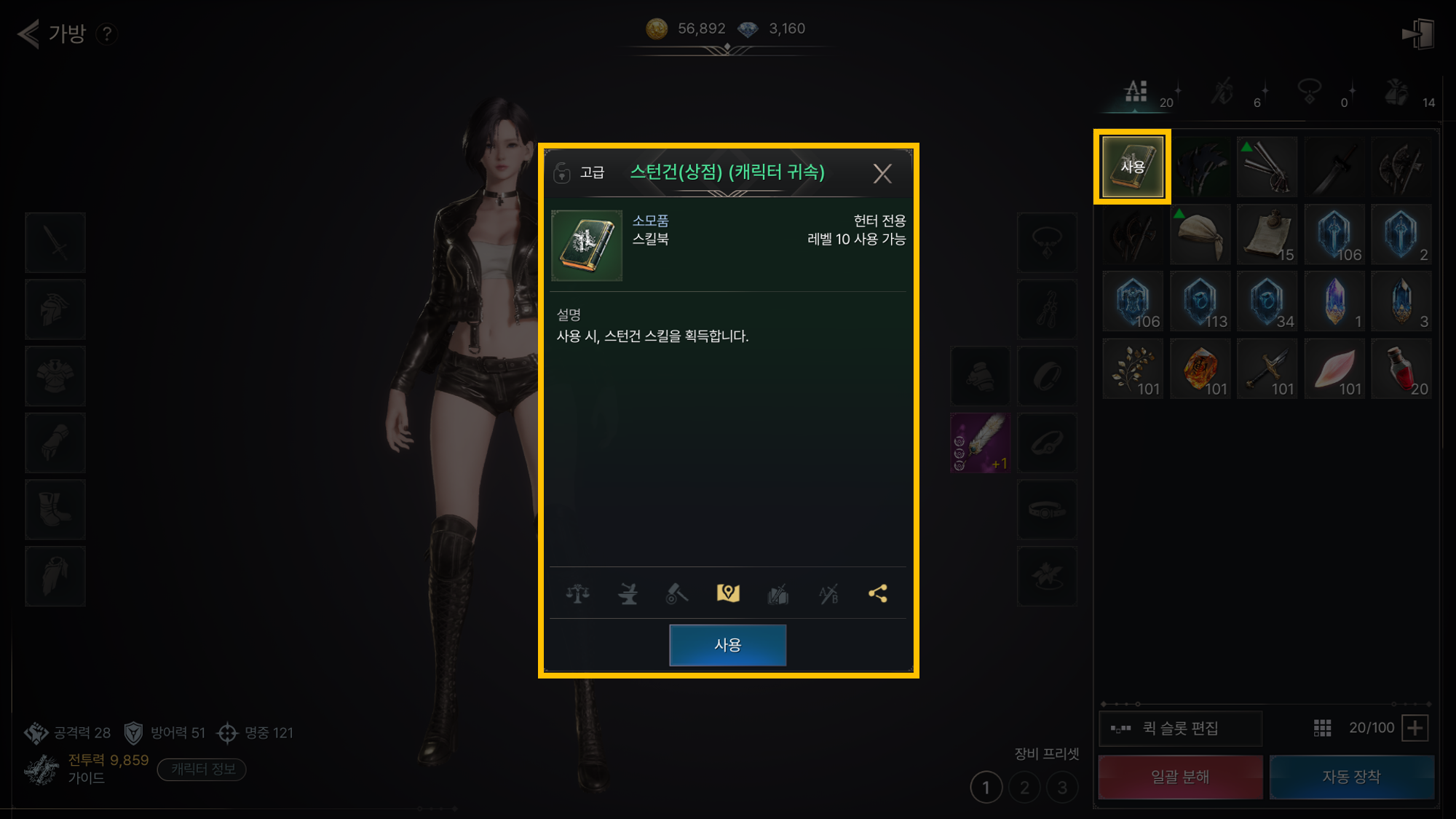Open the help question mark beside 가방
This screenshot has width=1456, height=819.
coord(107,33)
